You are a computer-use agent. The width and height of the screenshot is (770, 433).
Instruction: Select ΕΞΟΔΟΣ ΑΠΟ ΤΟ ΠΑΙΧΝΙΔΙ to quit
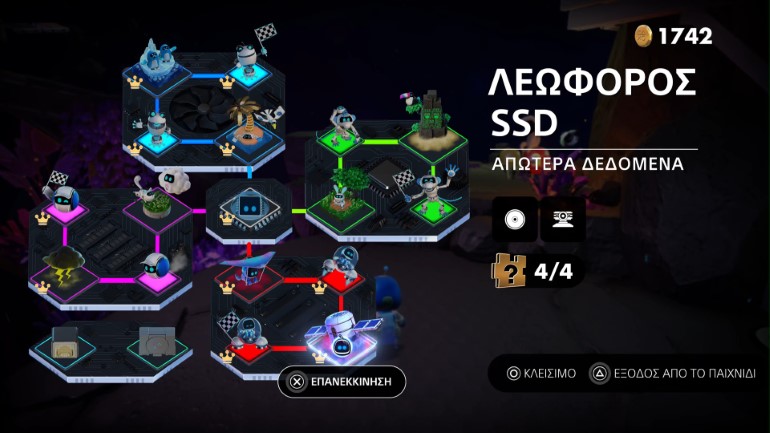pyautogui.click(x=672, y=373)
